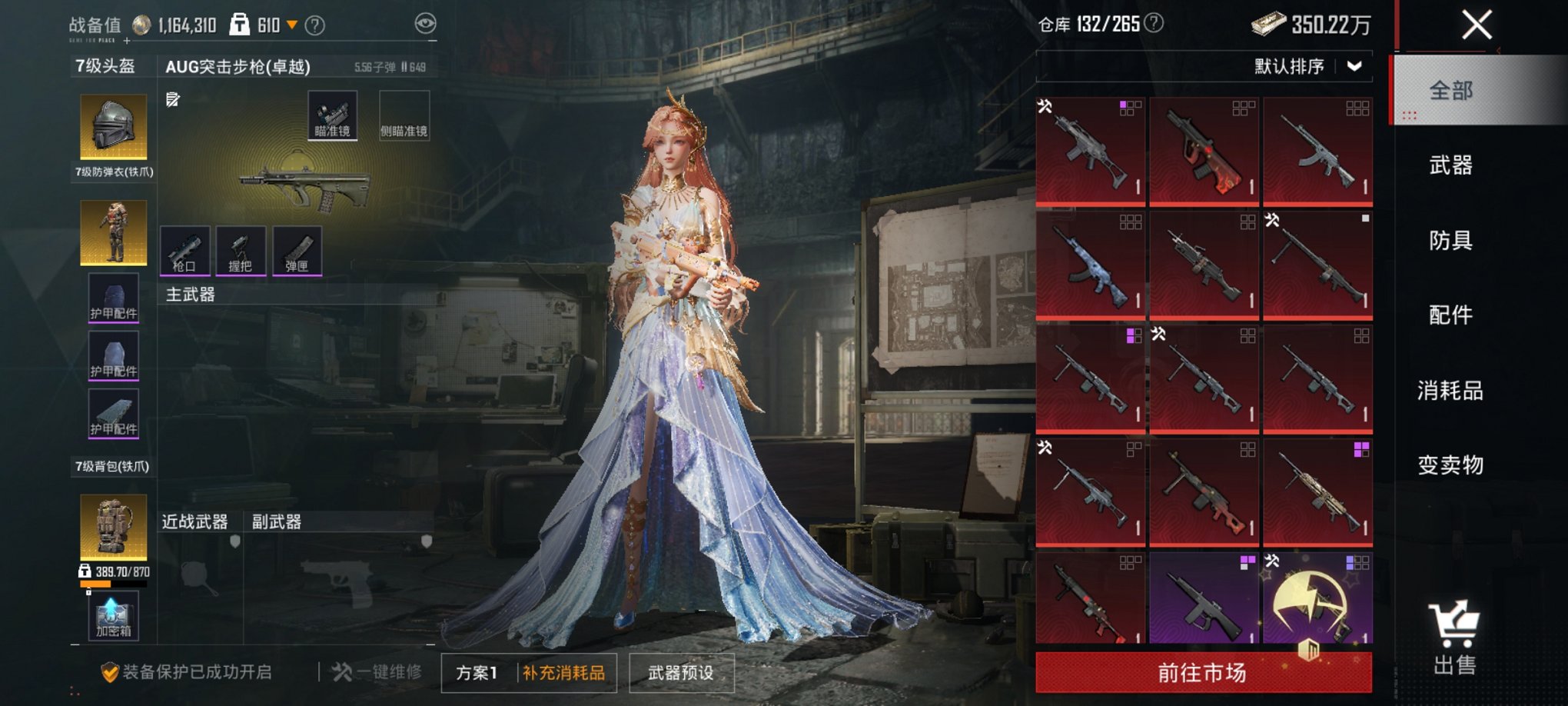
Task: Toggle the eye visibility icon
Action: point(425,24)
